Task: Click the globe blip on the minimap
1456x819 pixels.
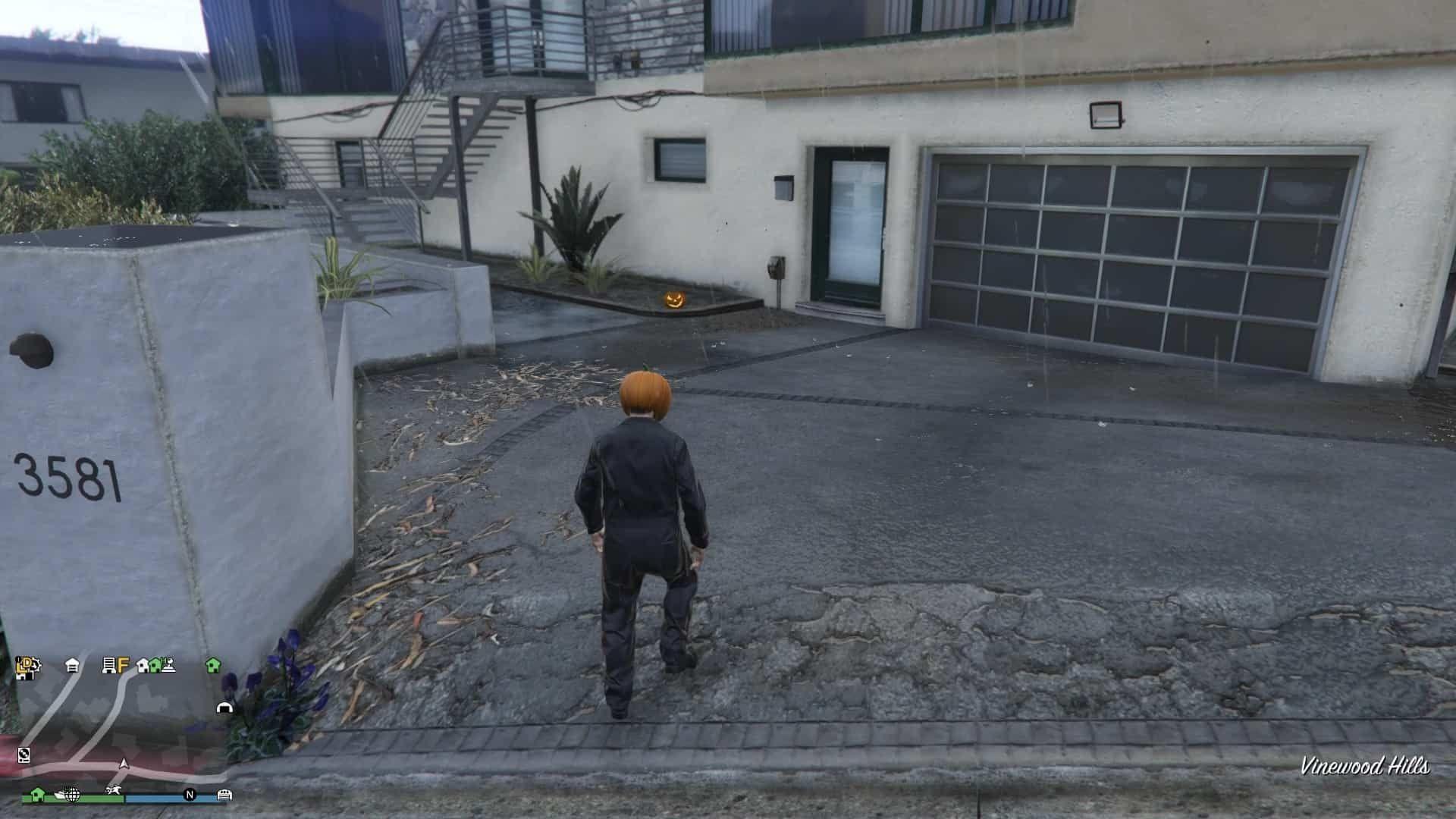Action: tap(73, 795)
